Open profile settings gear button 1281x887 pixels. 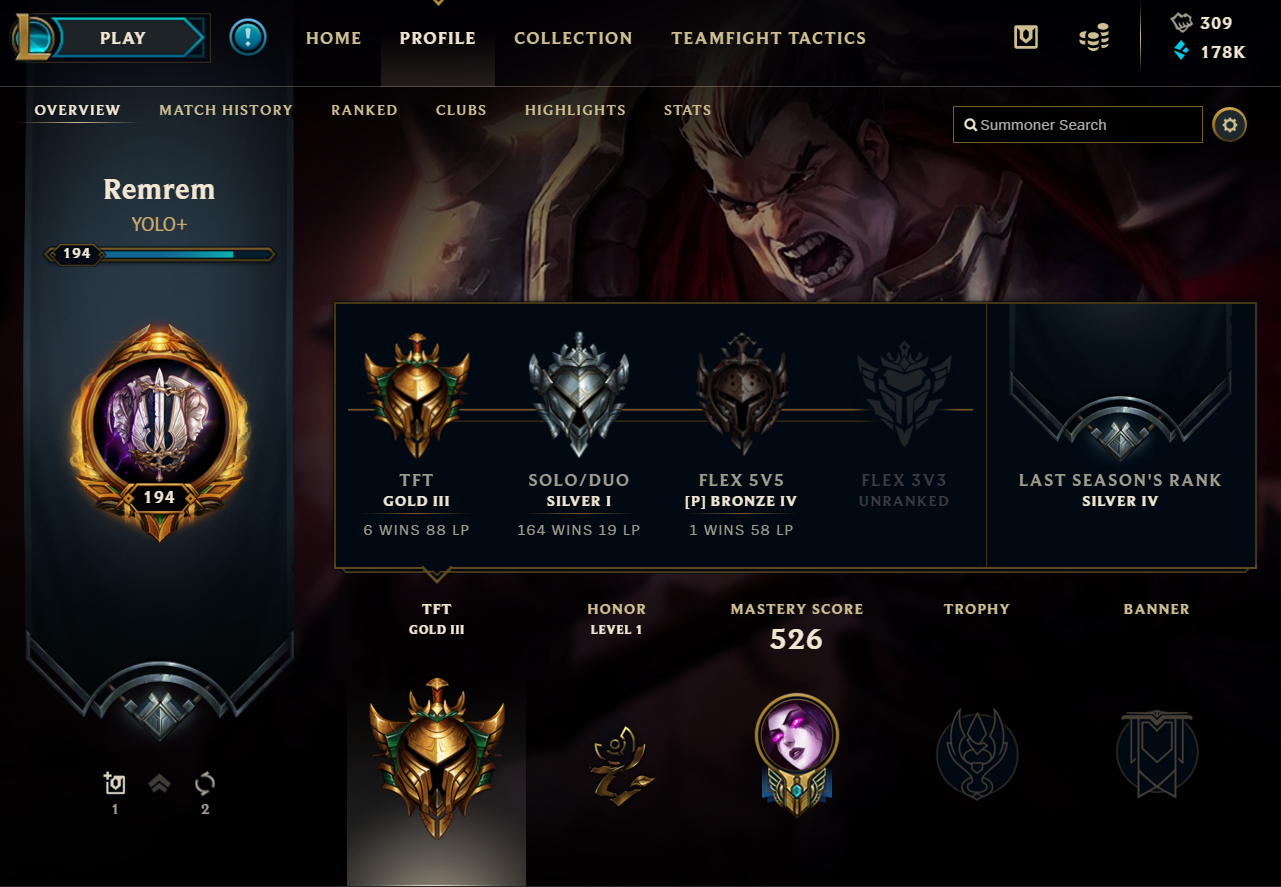[1230, 125]
